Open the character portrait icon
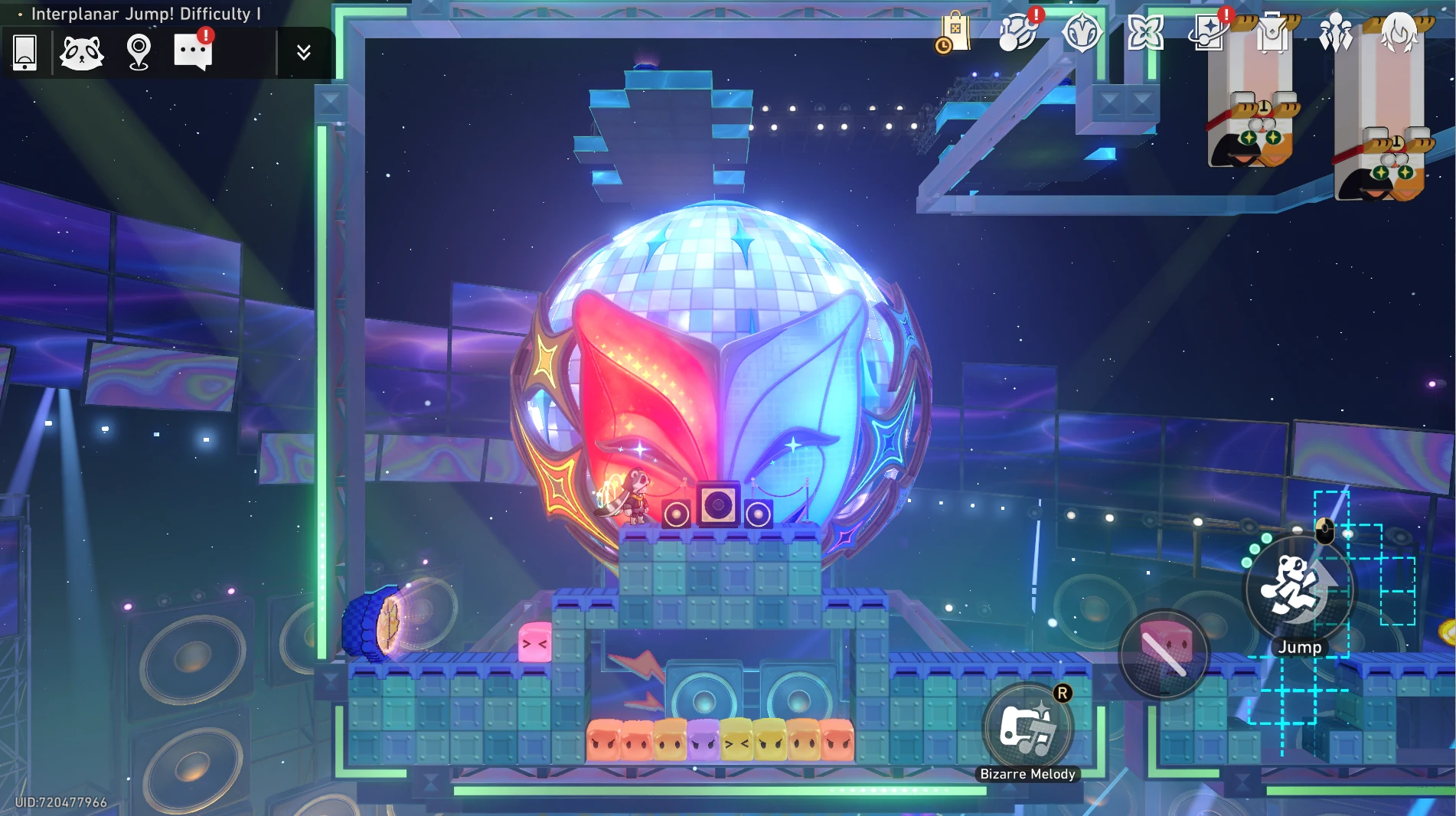This screenshot has width=1456, height=816. (1399, 33)
